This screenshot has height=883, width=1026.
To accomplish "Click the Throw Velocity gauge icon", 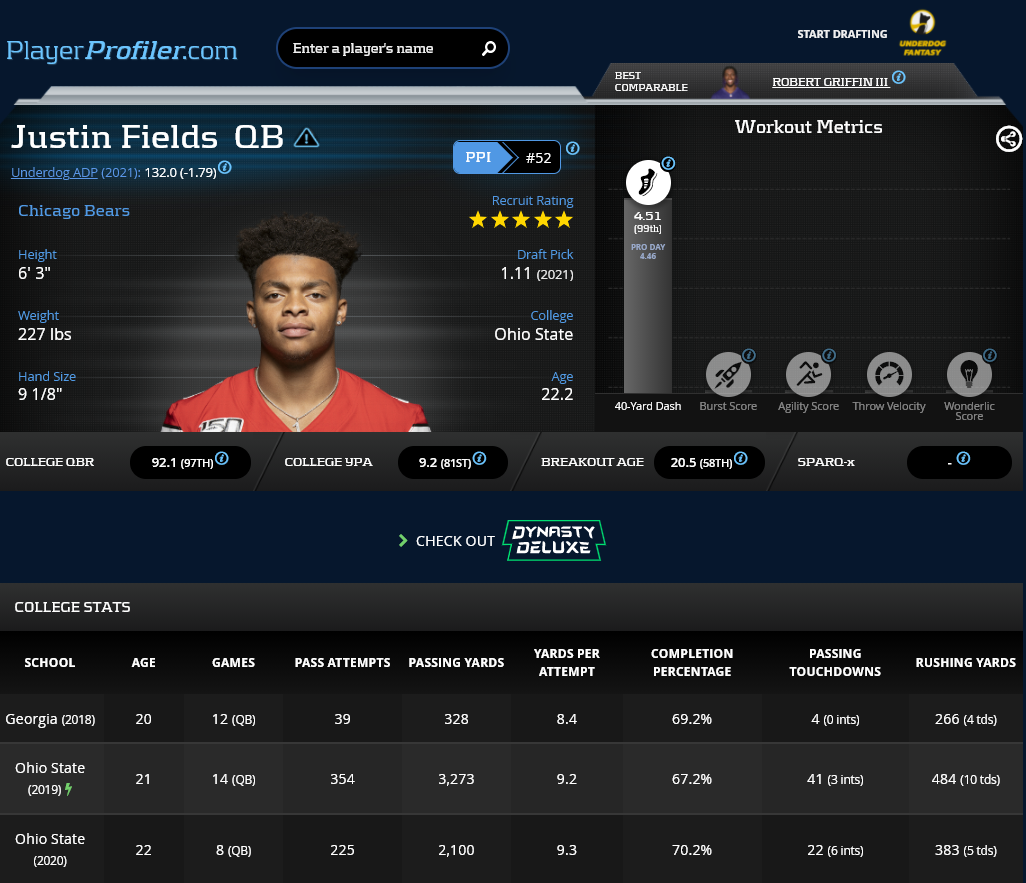I will tap(888, 375).
